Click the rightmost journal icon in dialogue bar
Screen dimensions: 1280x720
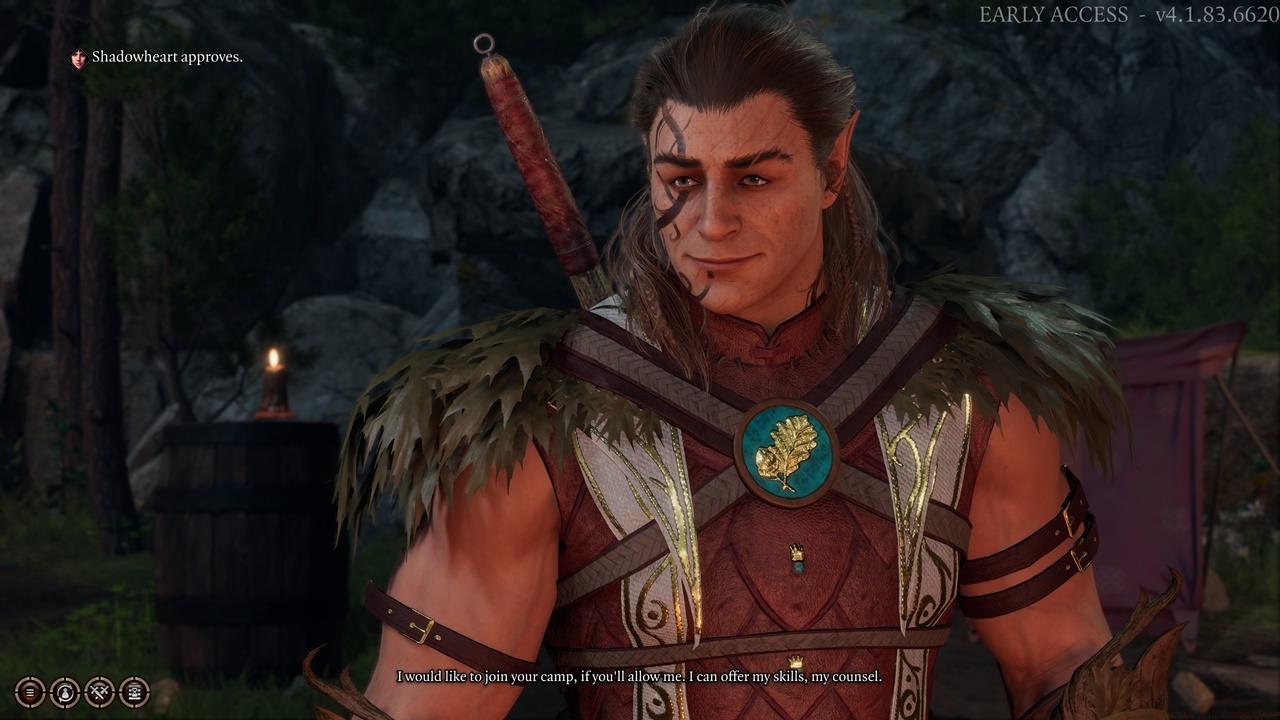134,692
